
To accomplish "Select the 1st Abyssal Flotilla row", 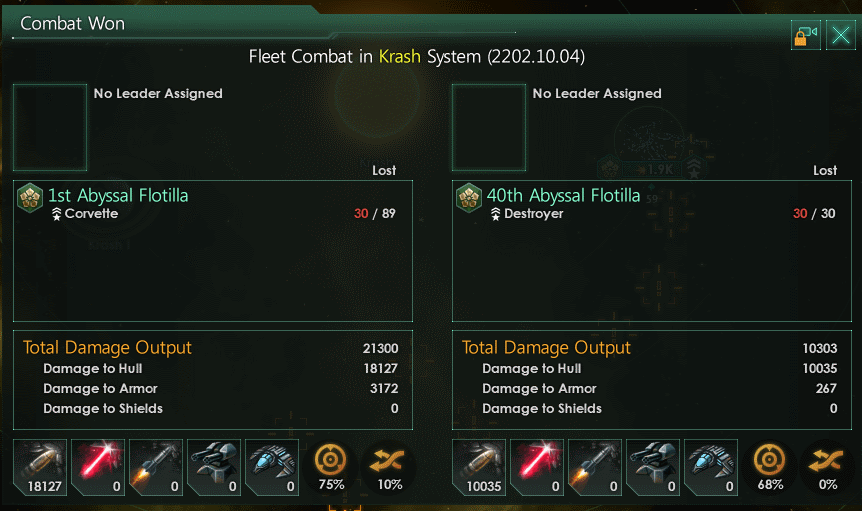I will (118, 195).
